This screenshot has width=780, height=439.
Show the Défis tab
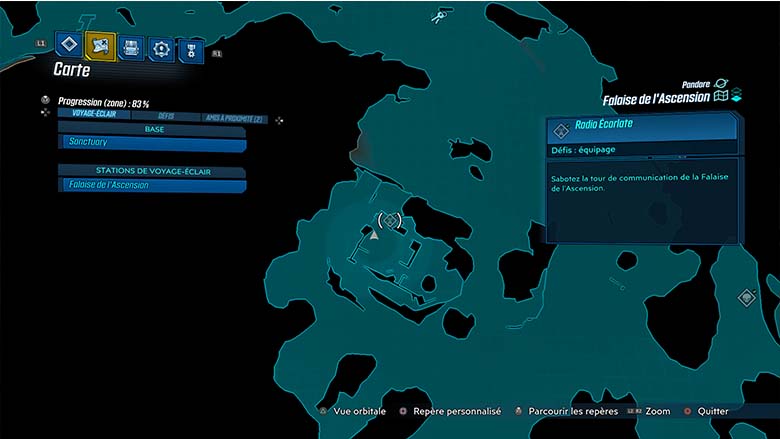(166, 117)
